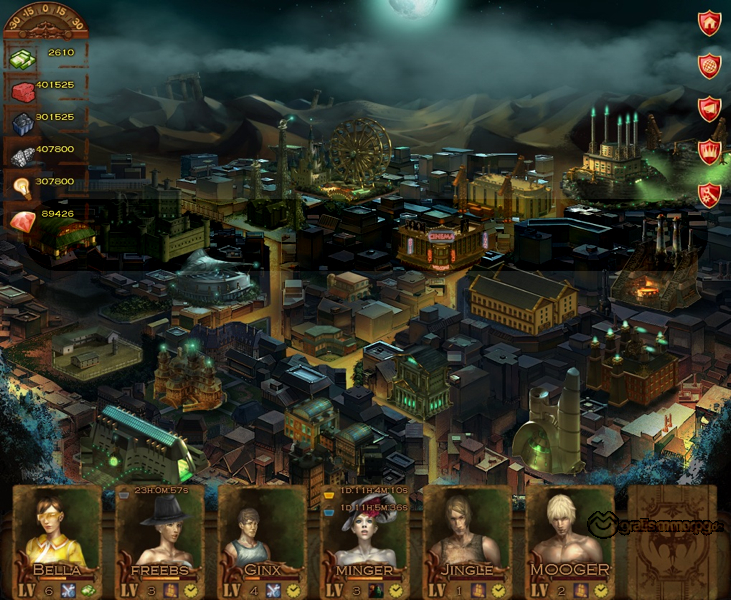Open the house shield icon
Viewport: 731px width, 600px height.
tap(709, 23)
